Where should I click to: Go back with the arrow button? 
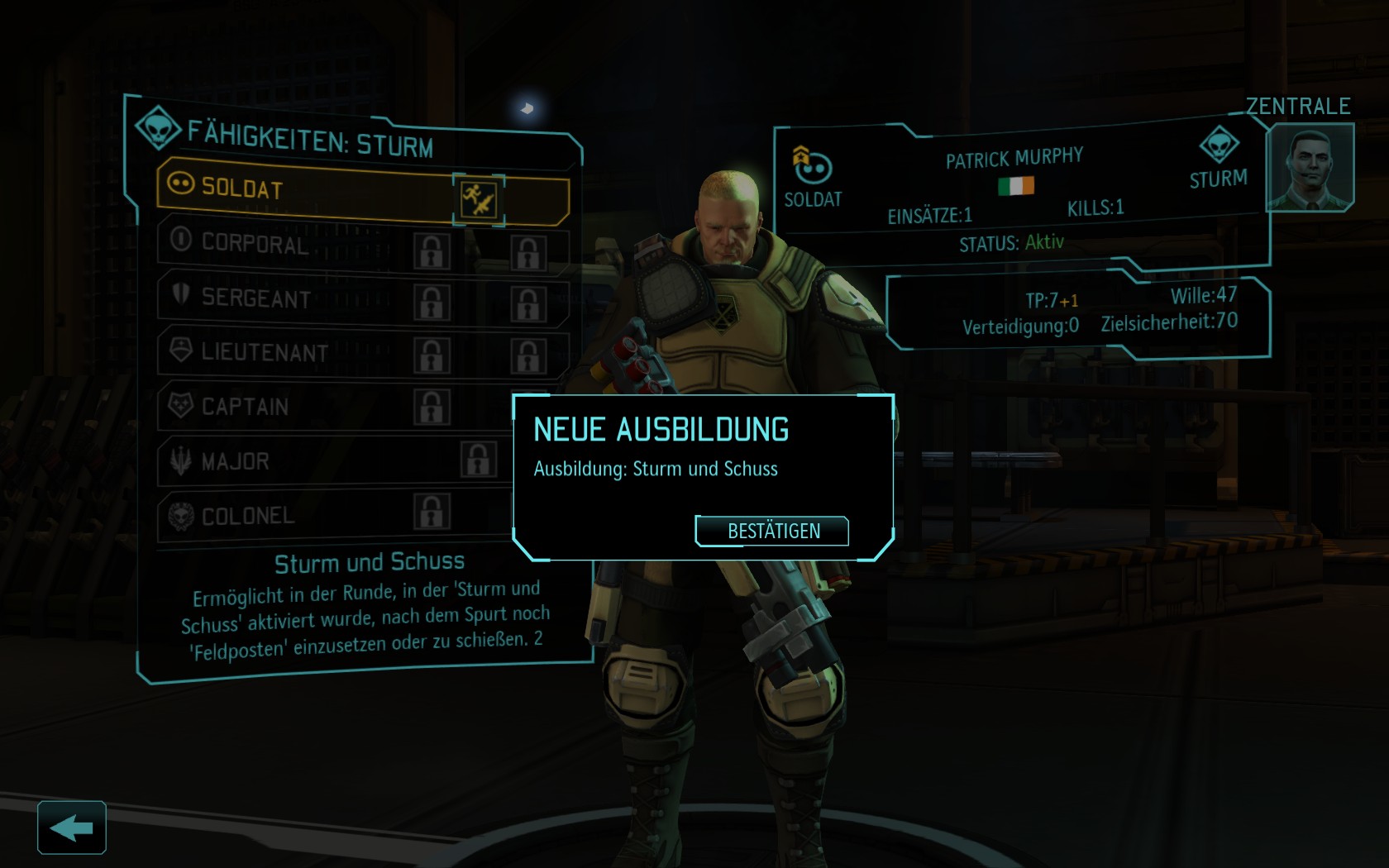(x=72, y=827)
